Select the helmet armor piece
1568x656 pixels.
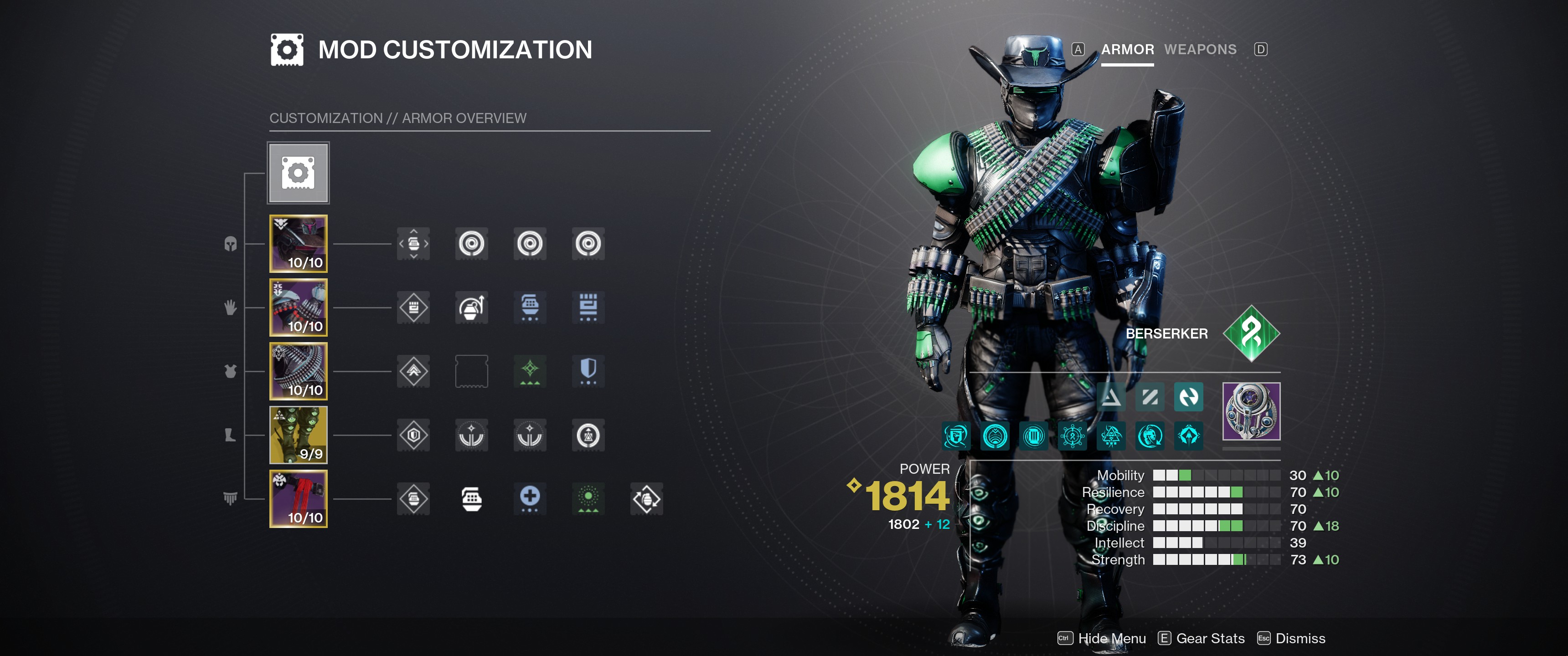[298, 243]
